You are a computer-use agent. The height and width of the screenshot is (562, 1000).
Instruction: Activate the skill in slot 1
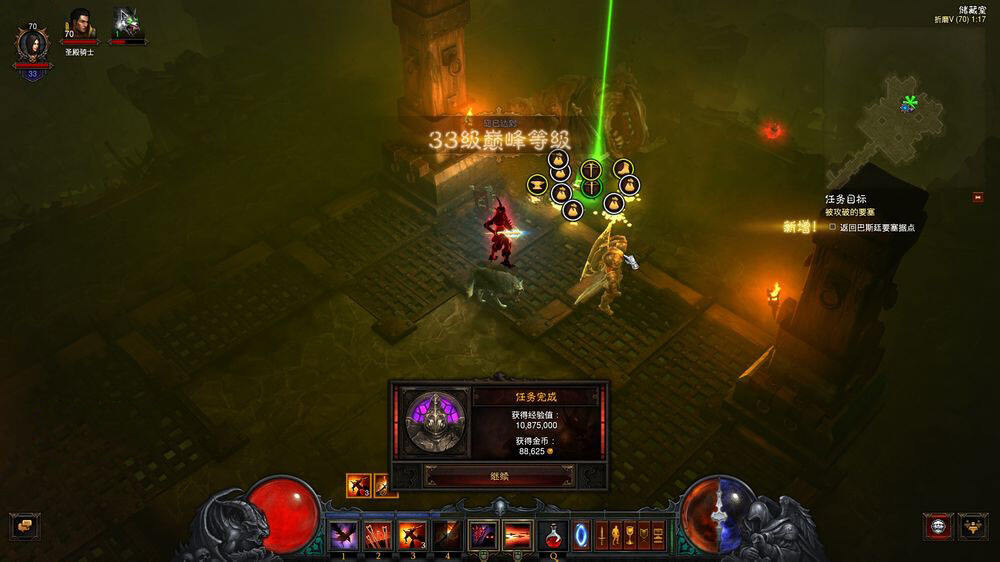point(344,535)
